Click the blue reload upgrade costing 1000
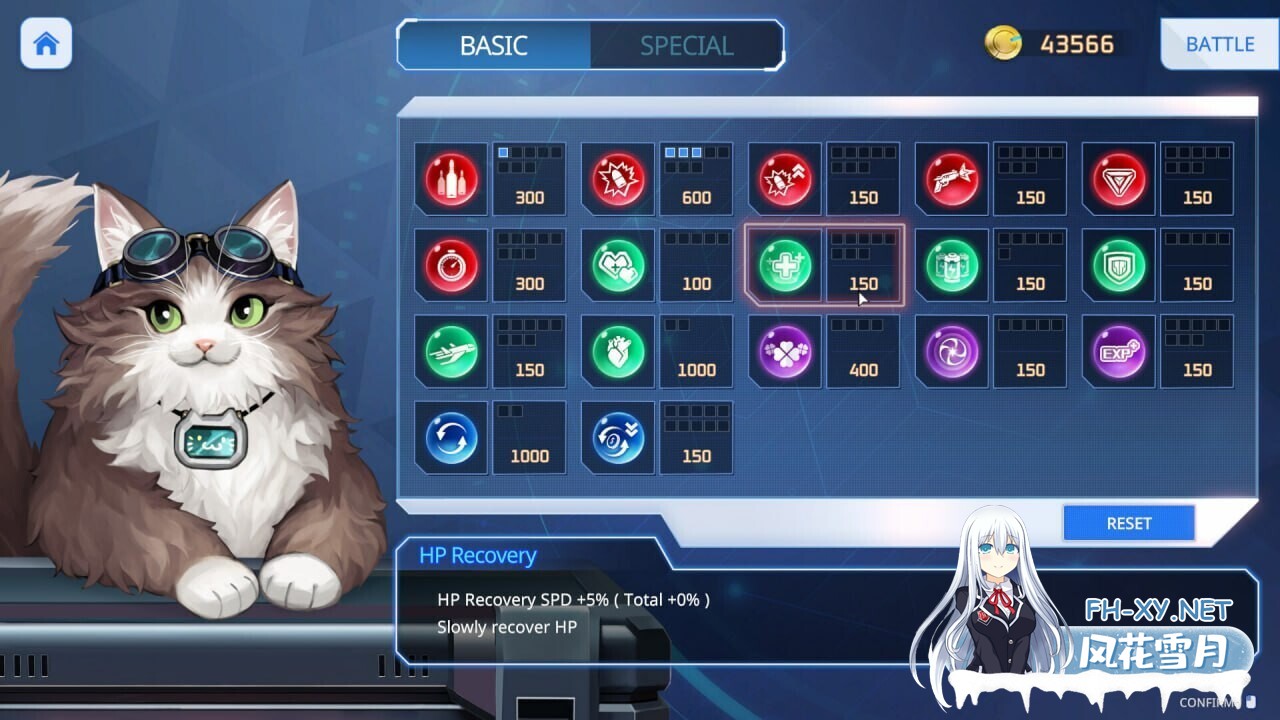The height and width of the screenshot is (720, 1280). [450, 438]
